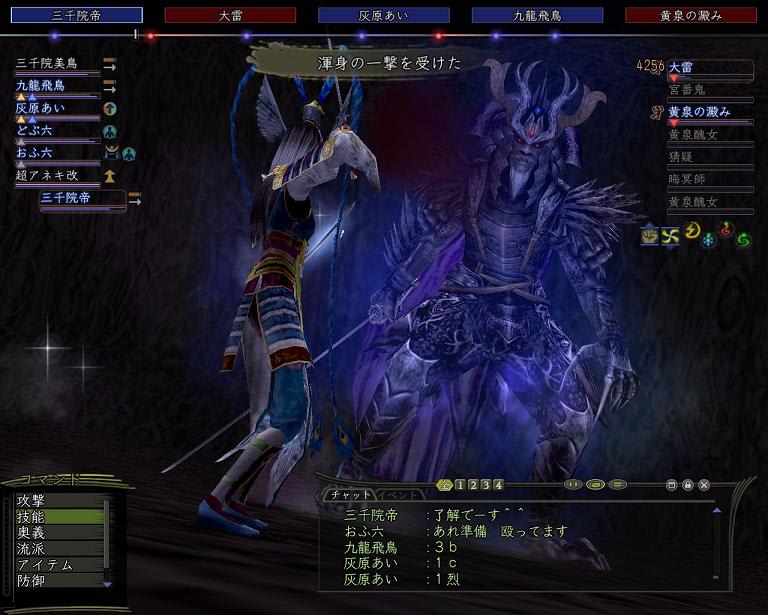Click the command list's down arrow
The width and height of the screenshot is (768, 615).
click(107, 582)
